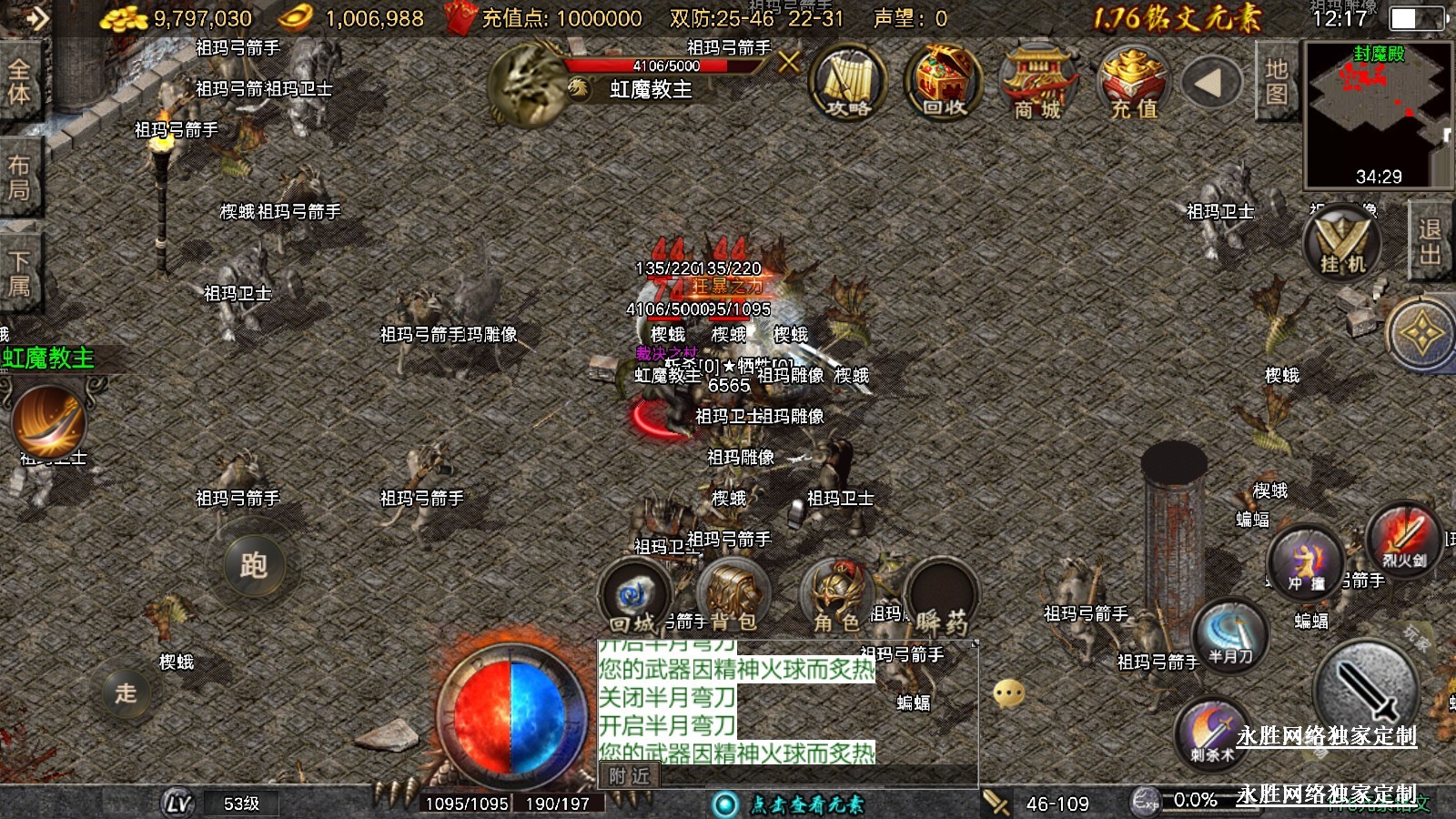Open the 角色 character sheet
The height and width of the screenshot is (819, 1456).
[x=837, y=598]
